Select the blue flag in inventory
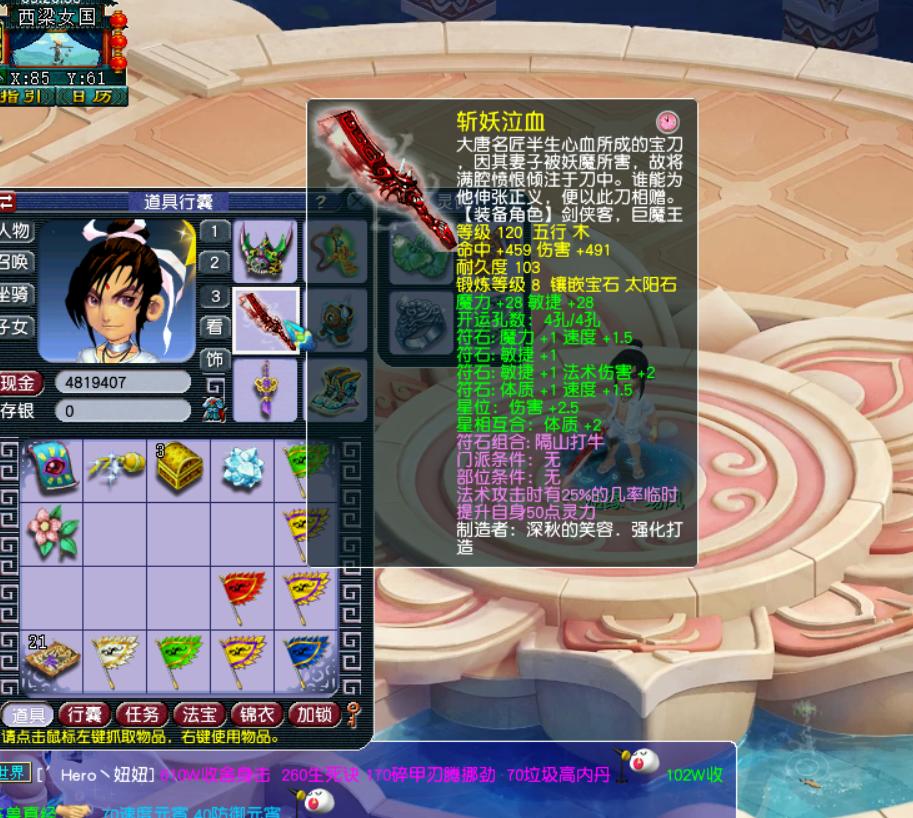 pos(305,657)
